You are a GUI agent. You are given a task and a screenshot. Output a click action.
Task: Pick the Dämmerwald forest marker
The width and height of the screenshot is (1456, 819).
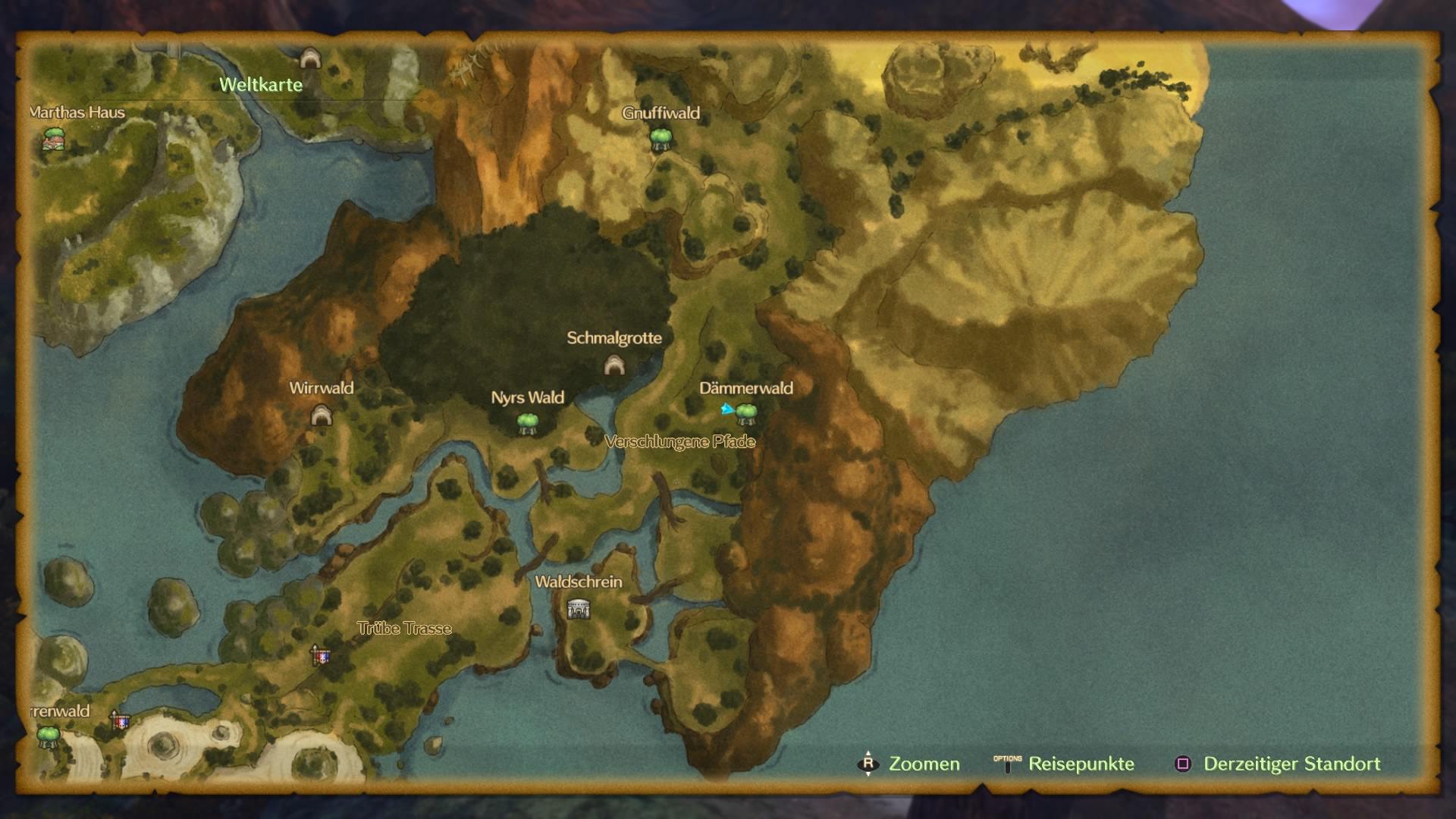click(x=746, y=413)
